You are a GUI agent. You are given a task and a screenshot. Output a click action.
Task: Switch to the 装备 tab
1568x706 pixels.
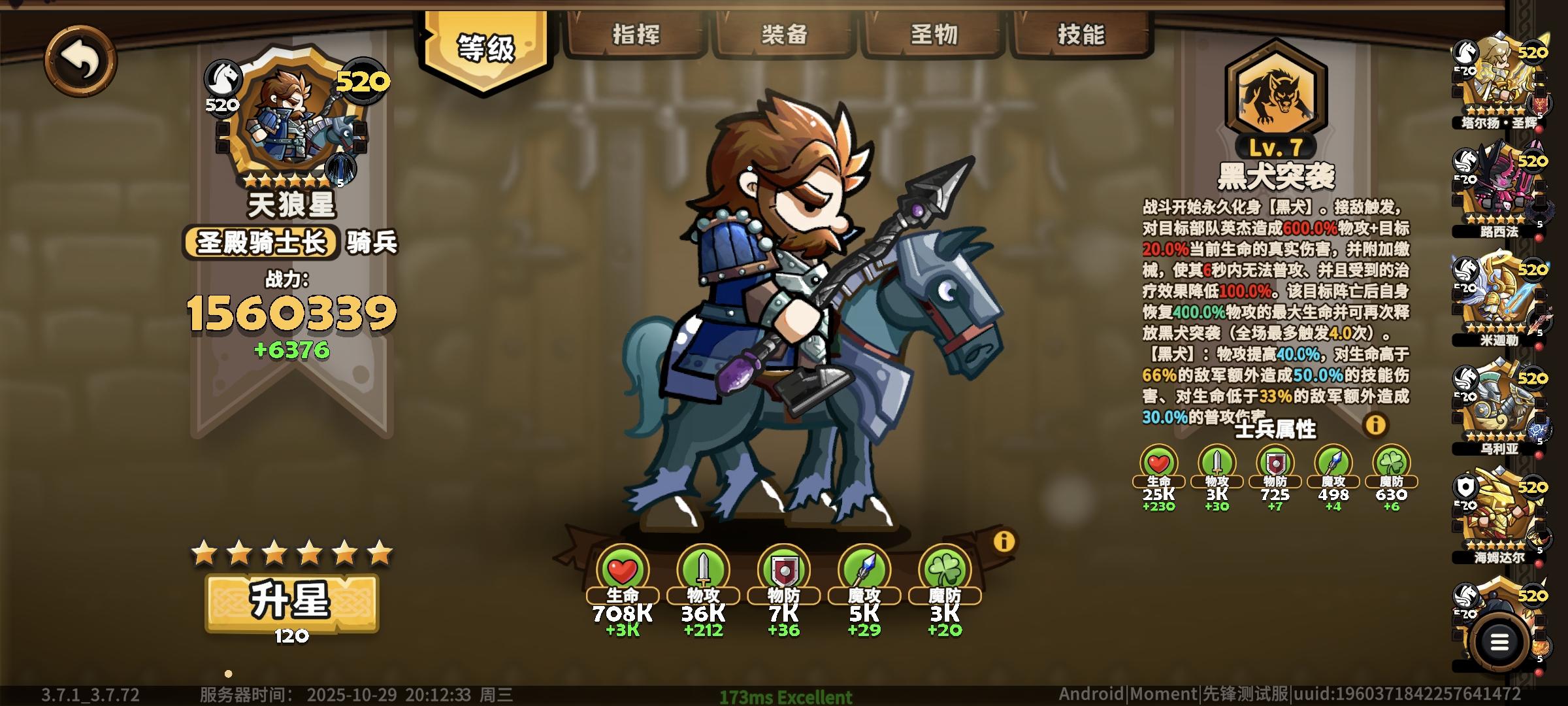pos(786,36)
